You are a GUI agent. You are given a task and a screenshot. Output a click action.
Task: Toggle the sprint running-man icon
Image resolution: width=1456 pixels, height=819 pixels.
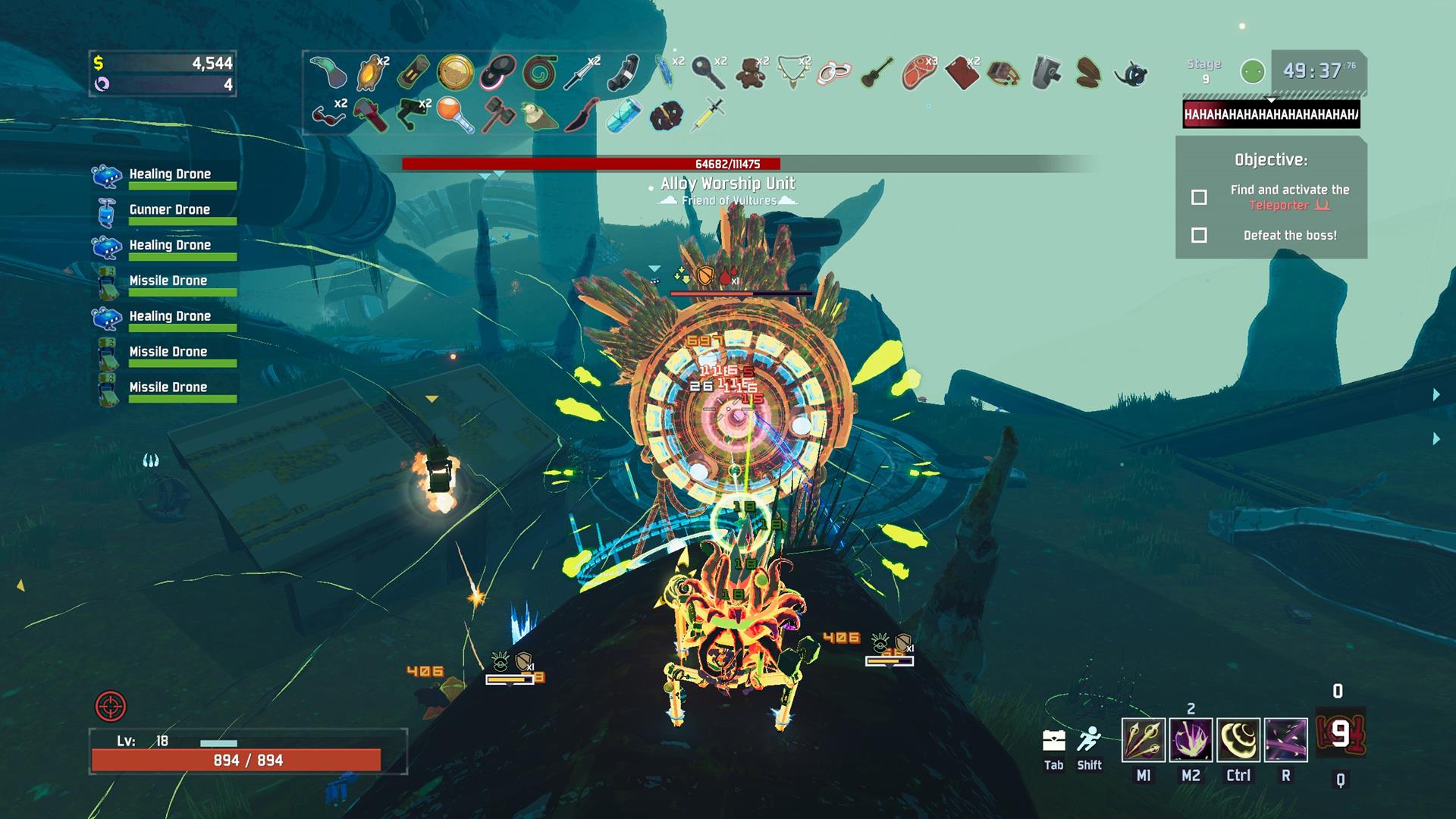pos(1089,739)
